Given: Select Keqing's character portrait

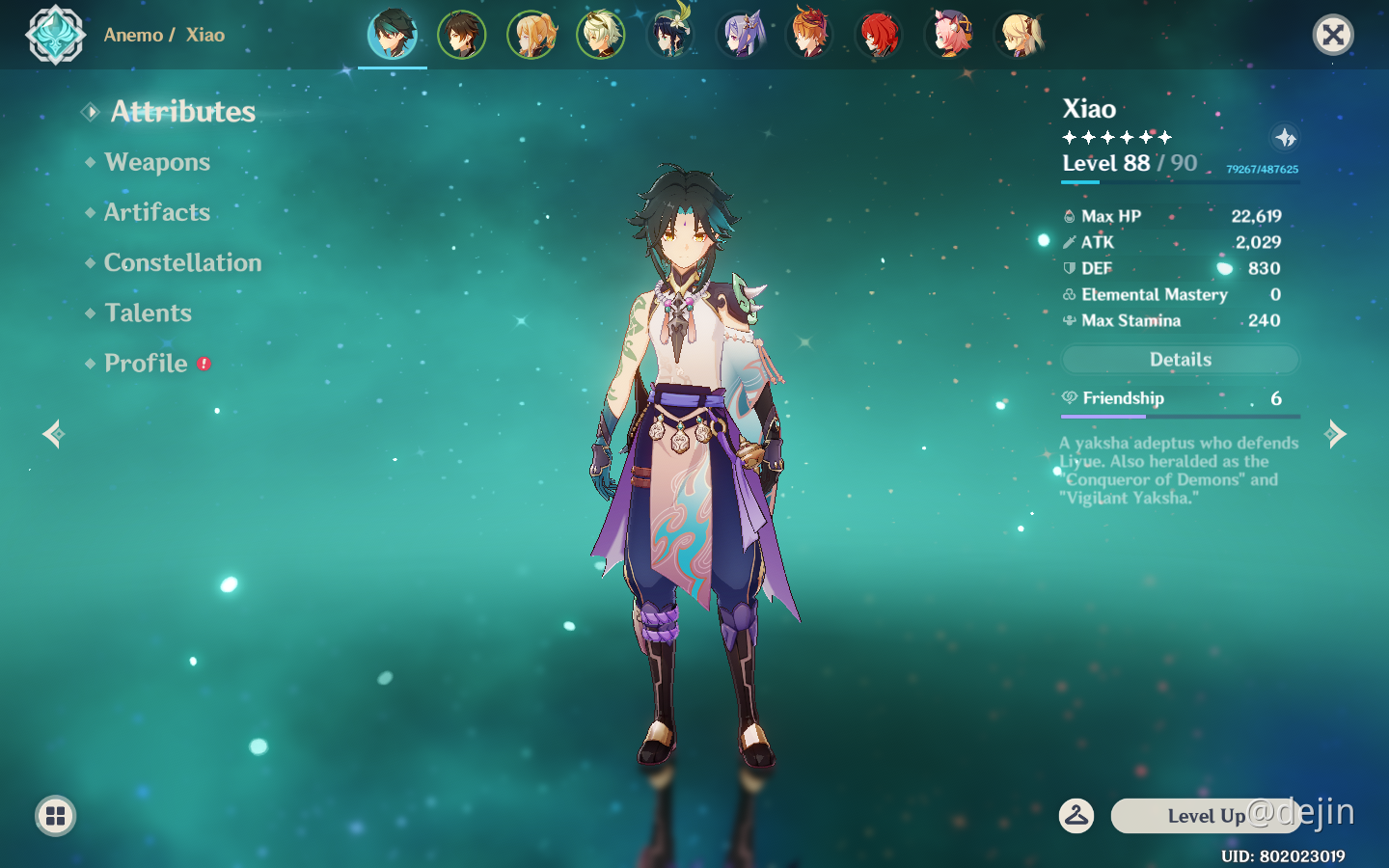Looking at the screenshot, I should tap(742, 34).
